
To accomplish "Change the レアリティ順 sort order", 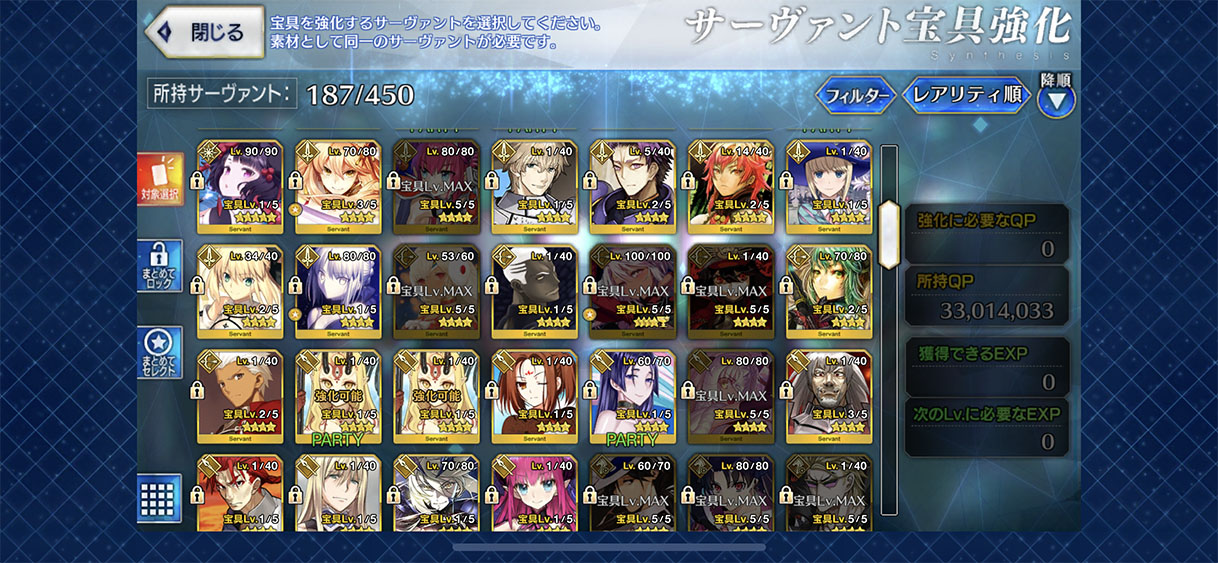I will (x=966, y=96).
